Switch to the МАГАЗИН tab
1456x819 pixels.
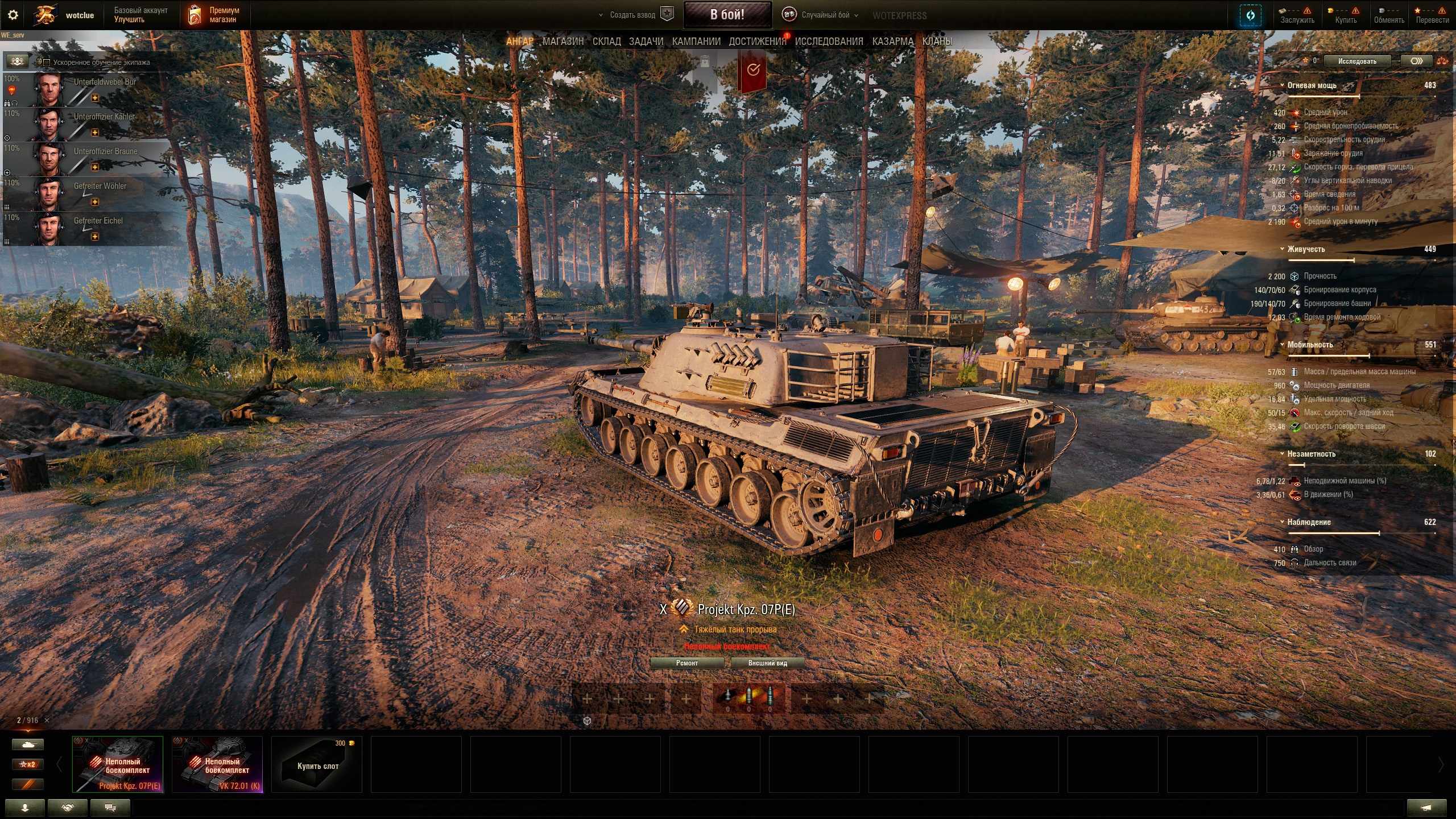[x=562, y=42]
